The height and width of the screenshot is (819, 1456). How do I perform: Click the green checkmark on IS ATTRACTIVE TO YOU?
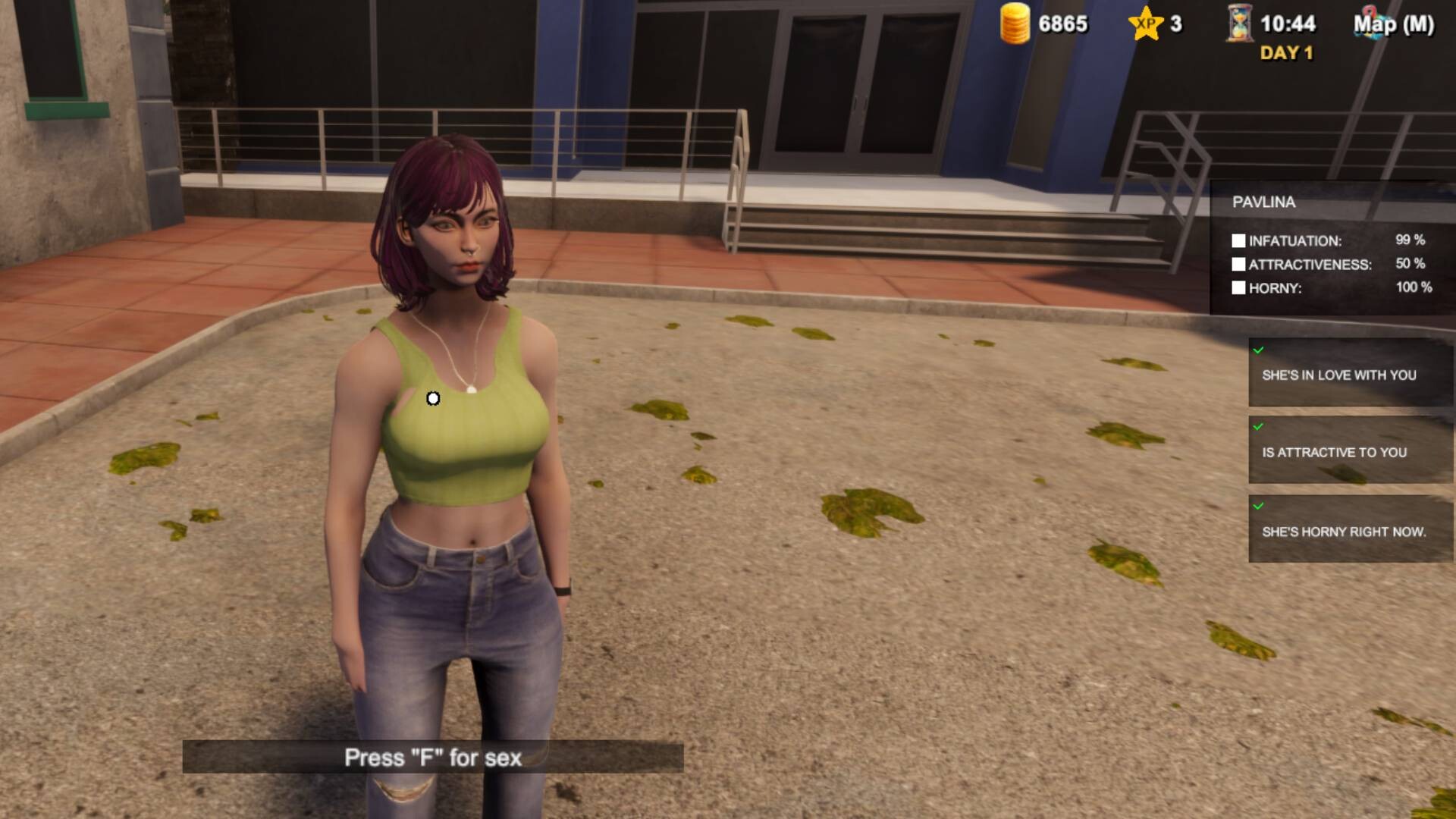(x=1260, y=428)
